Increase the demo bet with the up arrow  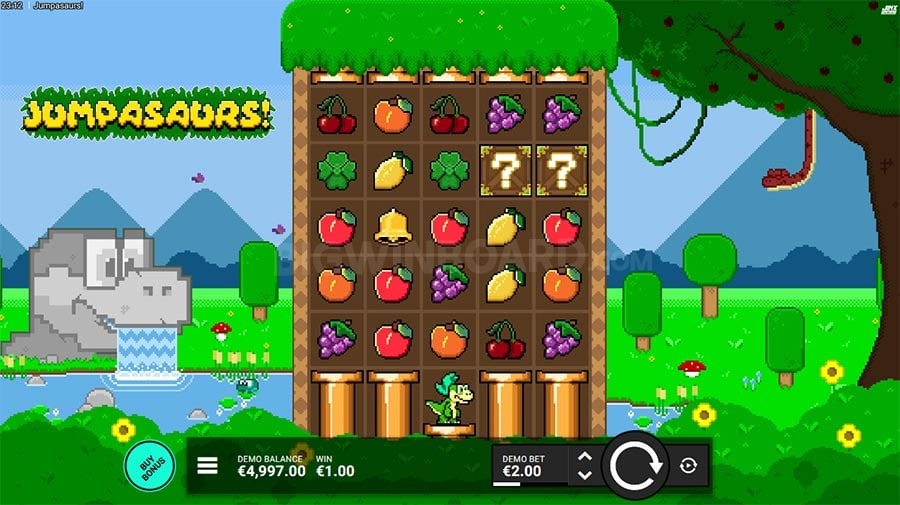(585, 456)
